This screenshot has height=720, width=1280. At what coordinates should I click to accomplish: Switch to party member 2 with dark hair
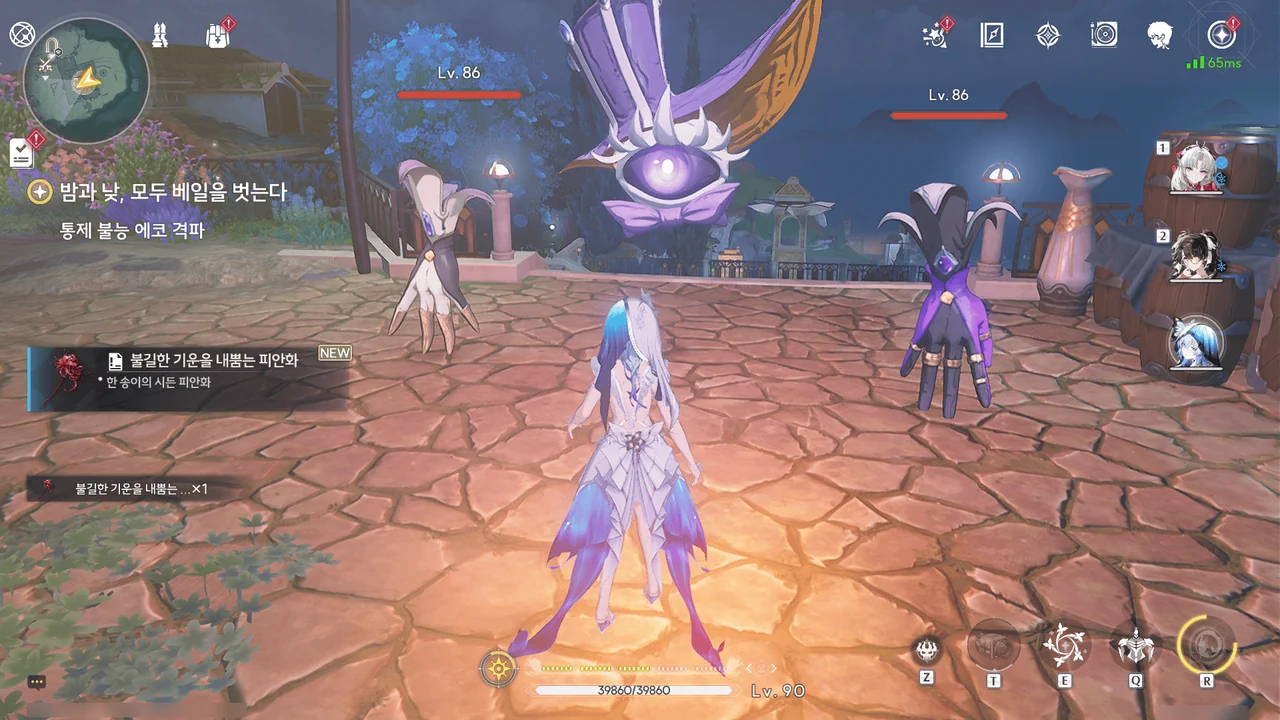point(1196,256)
